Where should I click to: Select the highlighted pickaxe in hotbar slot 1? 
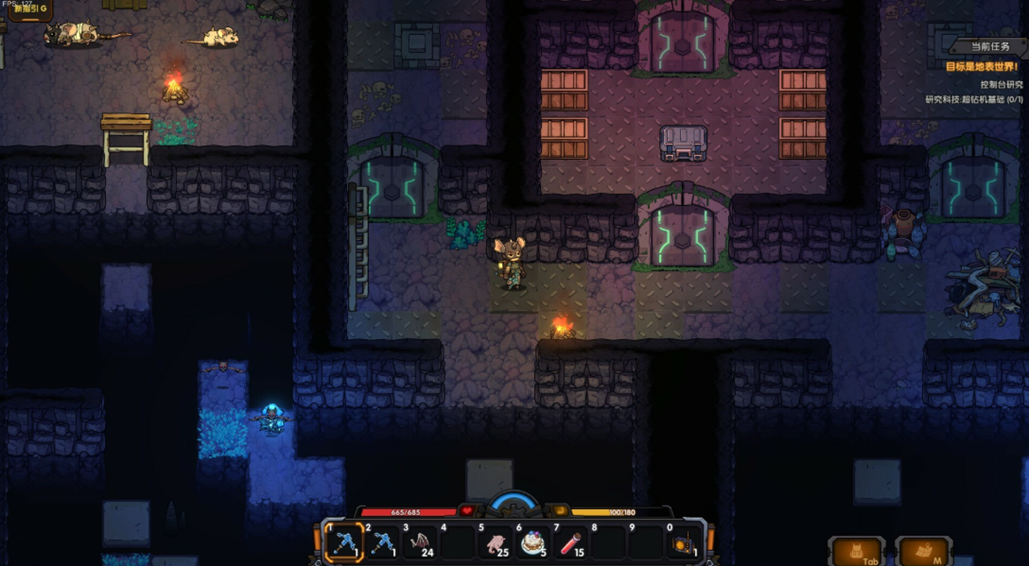[345, 544]
